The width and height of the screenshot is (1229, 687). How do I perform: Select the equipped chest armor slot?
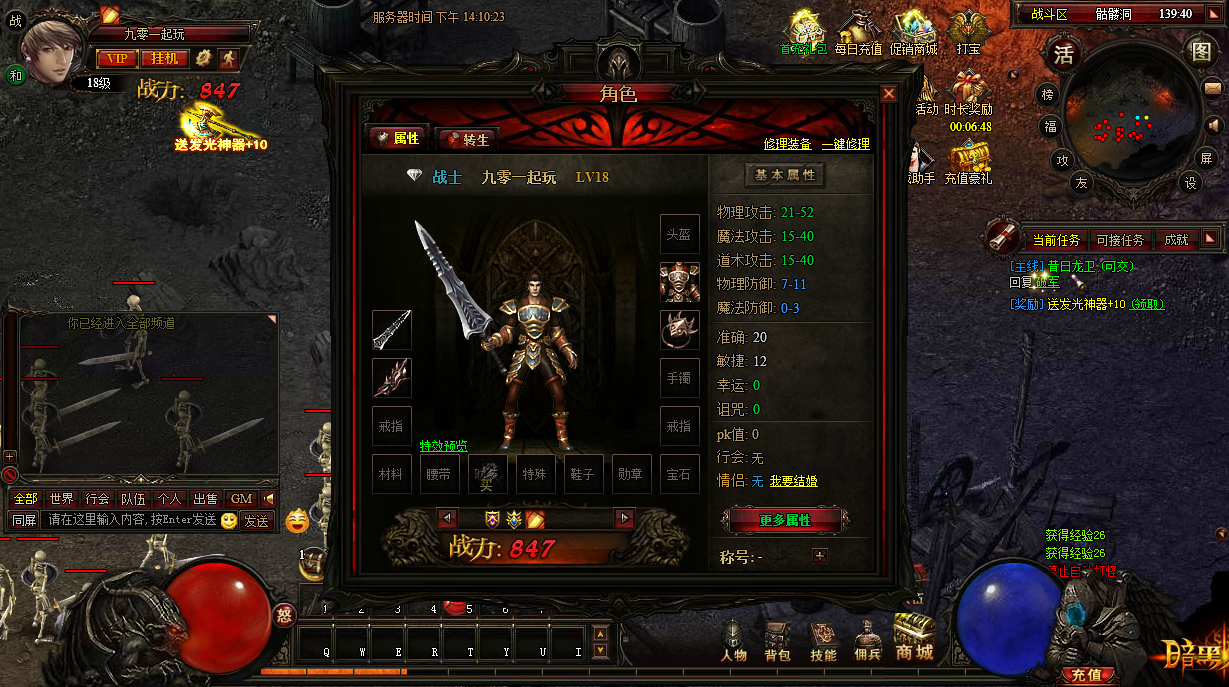(x=679, y=281)
